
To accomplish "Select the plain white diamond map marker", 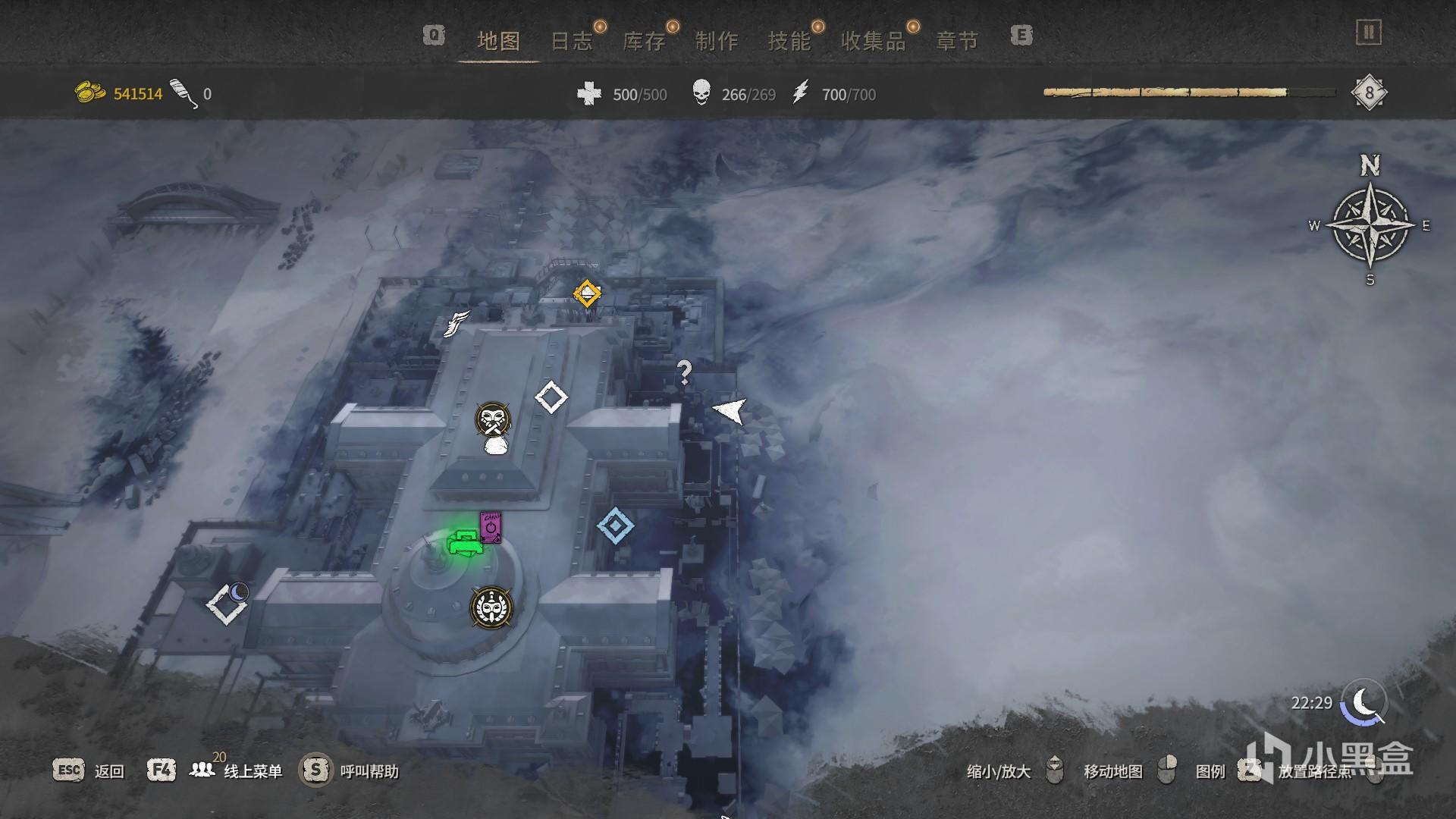I will point(551,397).
